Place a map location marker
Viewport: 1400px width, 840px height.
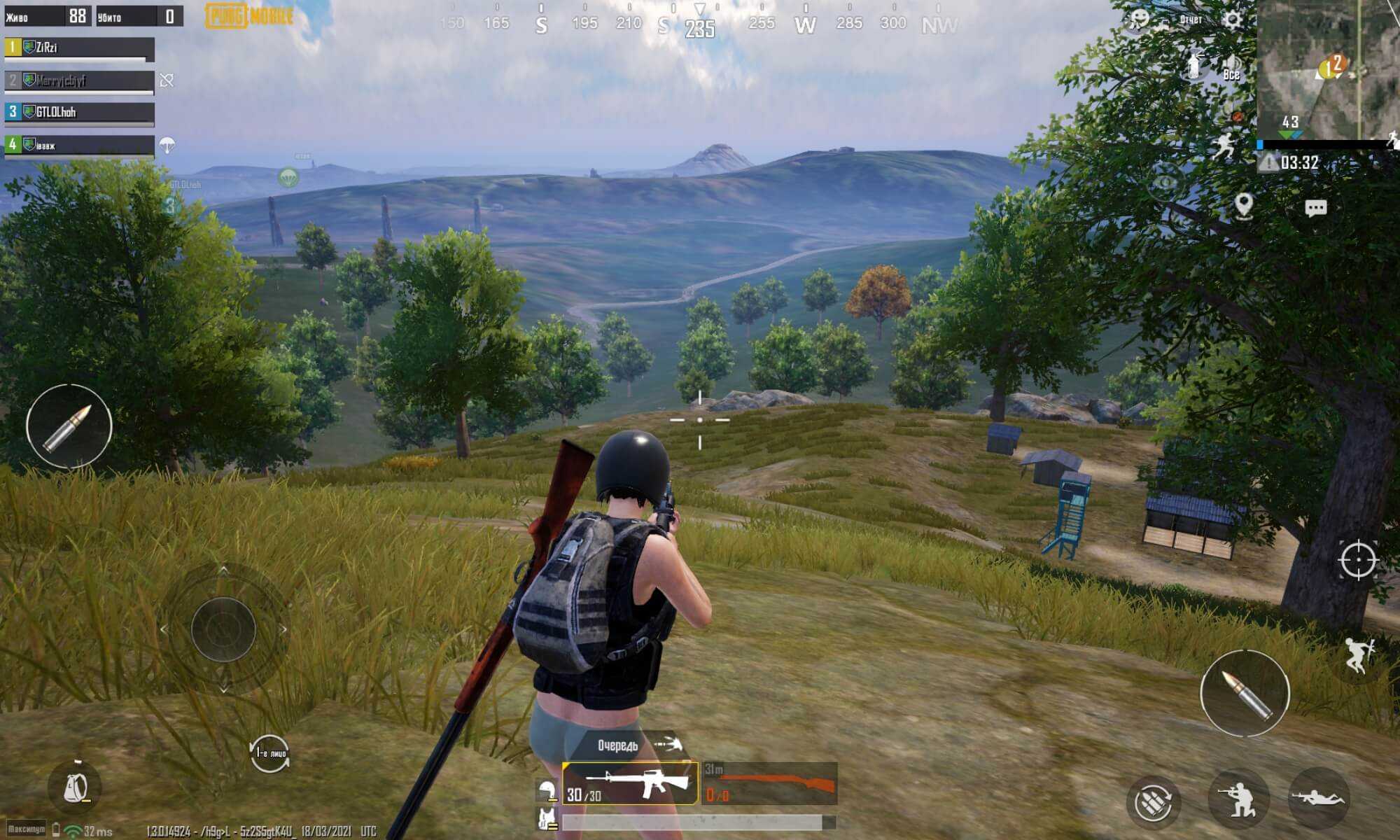click(x=1243, y=206)
